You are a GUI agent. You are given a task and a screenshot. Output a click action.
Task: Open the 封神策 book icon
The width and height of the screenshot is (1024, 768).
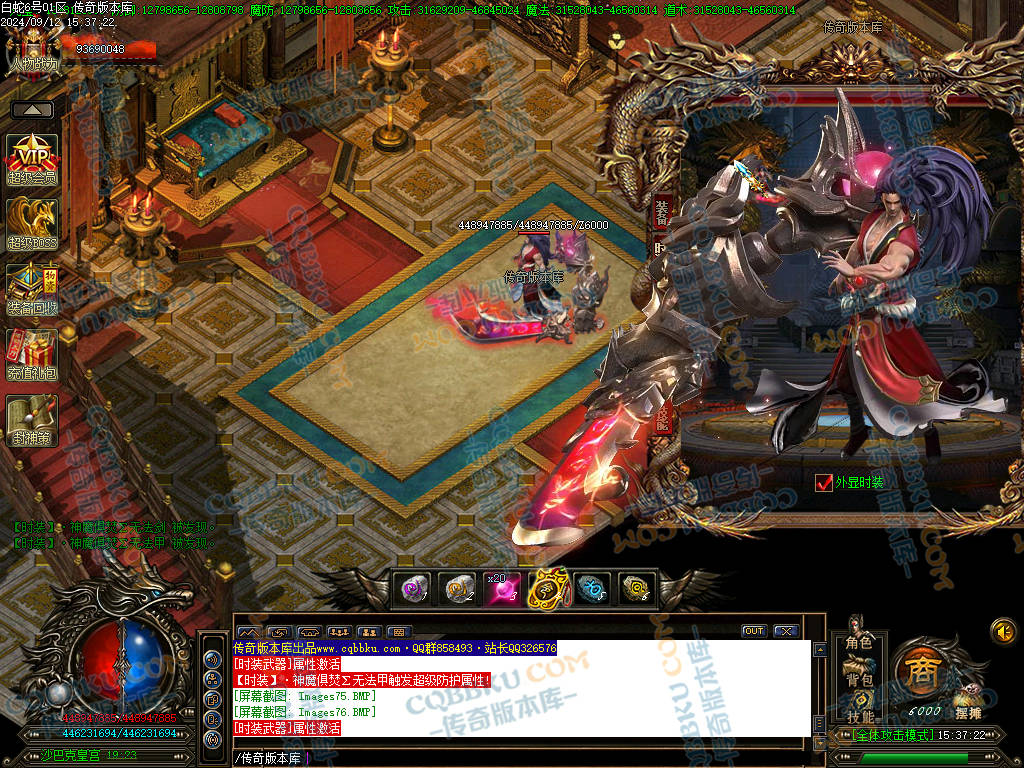tap(32, 419)
